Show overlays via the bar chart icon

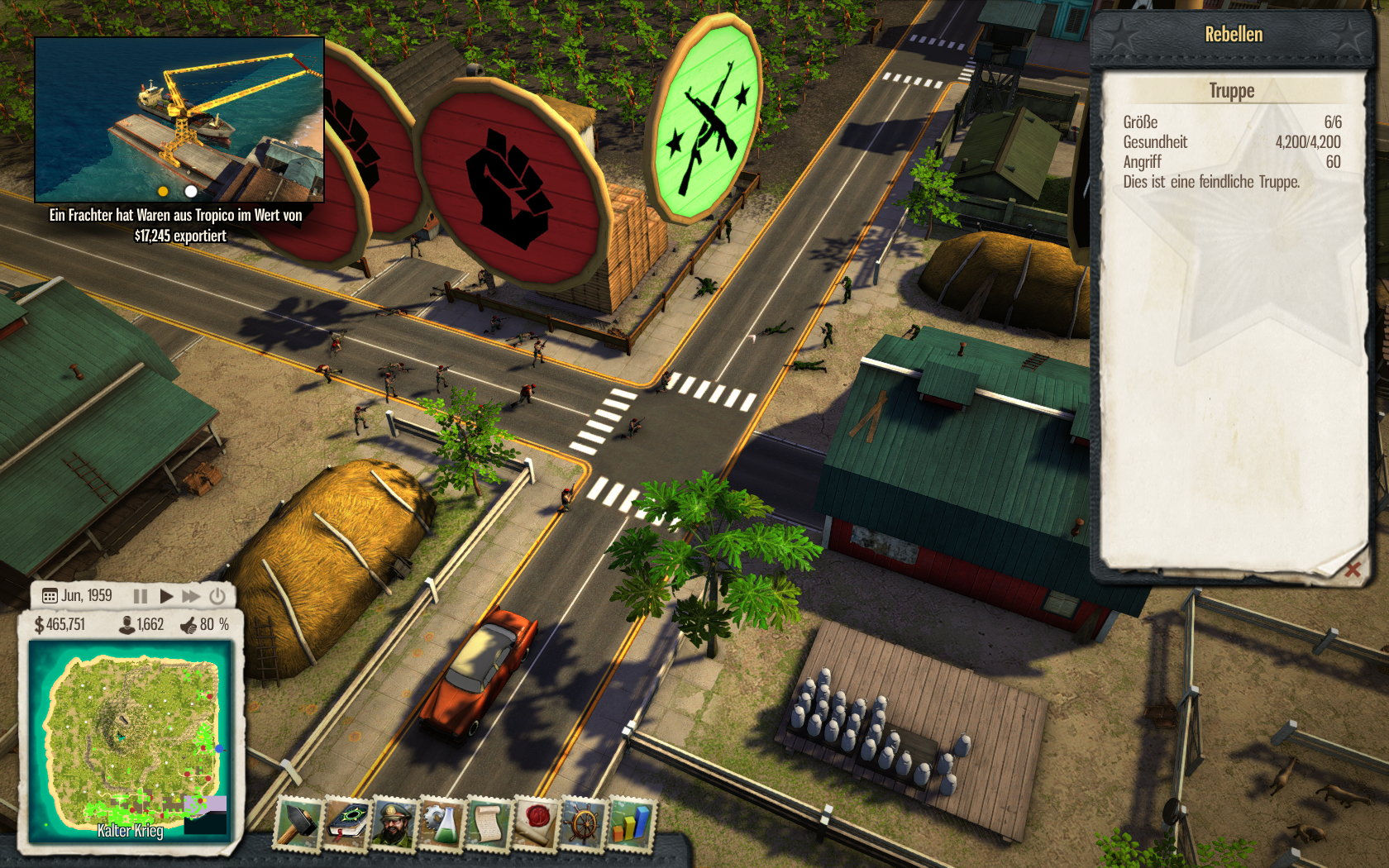pyautogui.click(x=632, y=825)
